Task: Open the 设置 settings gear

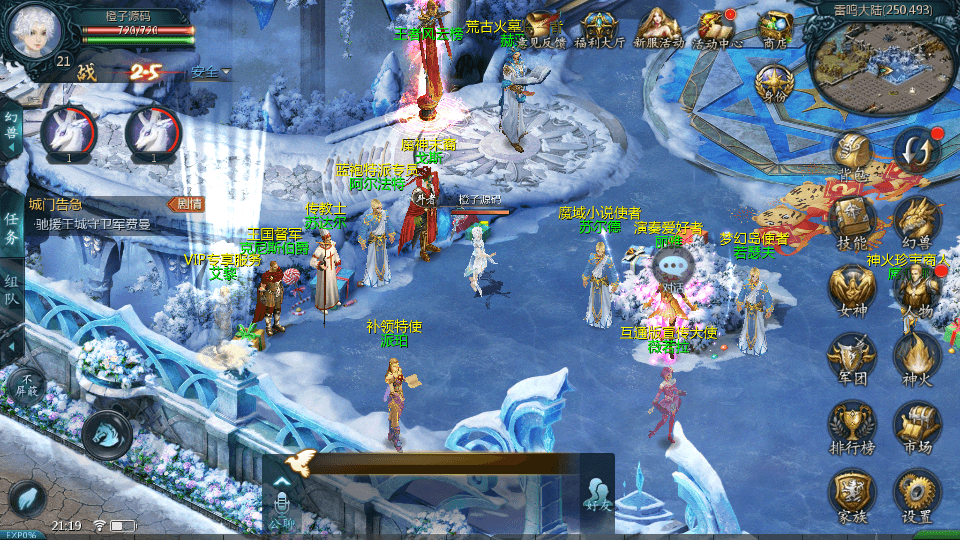Action: point(916,496)
